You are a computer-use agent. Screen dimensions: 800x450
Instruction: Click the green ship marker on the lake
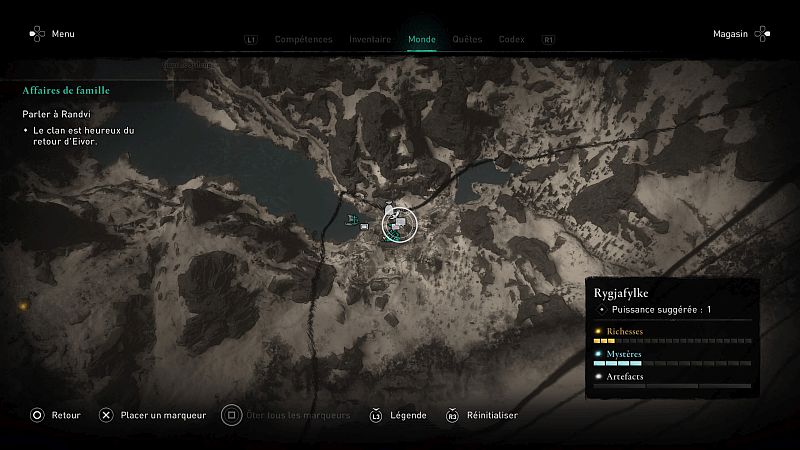351,220
